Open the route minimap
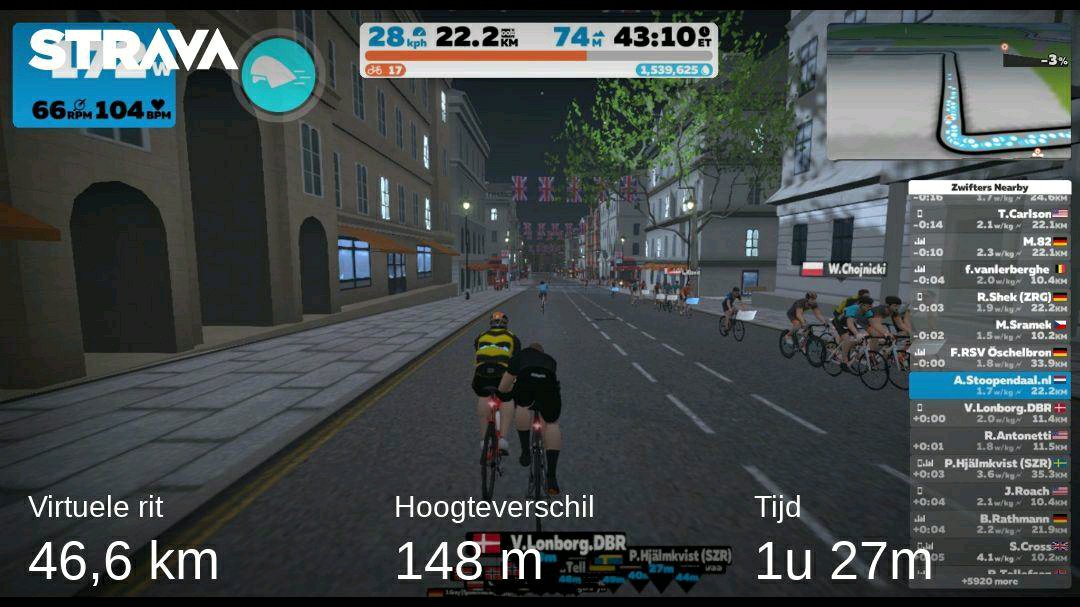This screenshot has width=1080, height=607. point(947,90)
